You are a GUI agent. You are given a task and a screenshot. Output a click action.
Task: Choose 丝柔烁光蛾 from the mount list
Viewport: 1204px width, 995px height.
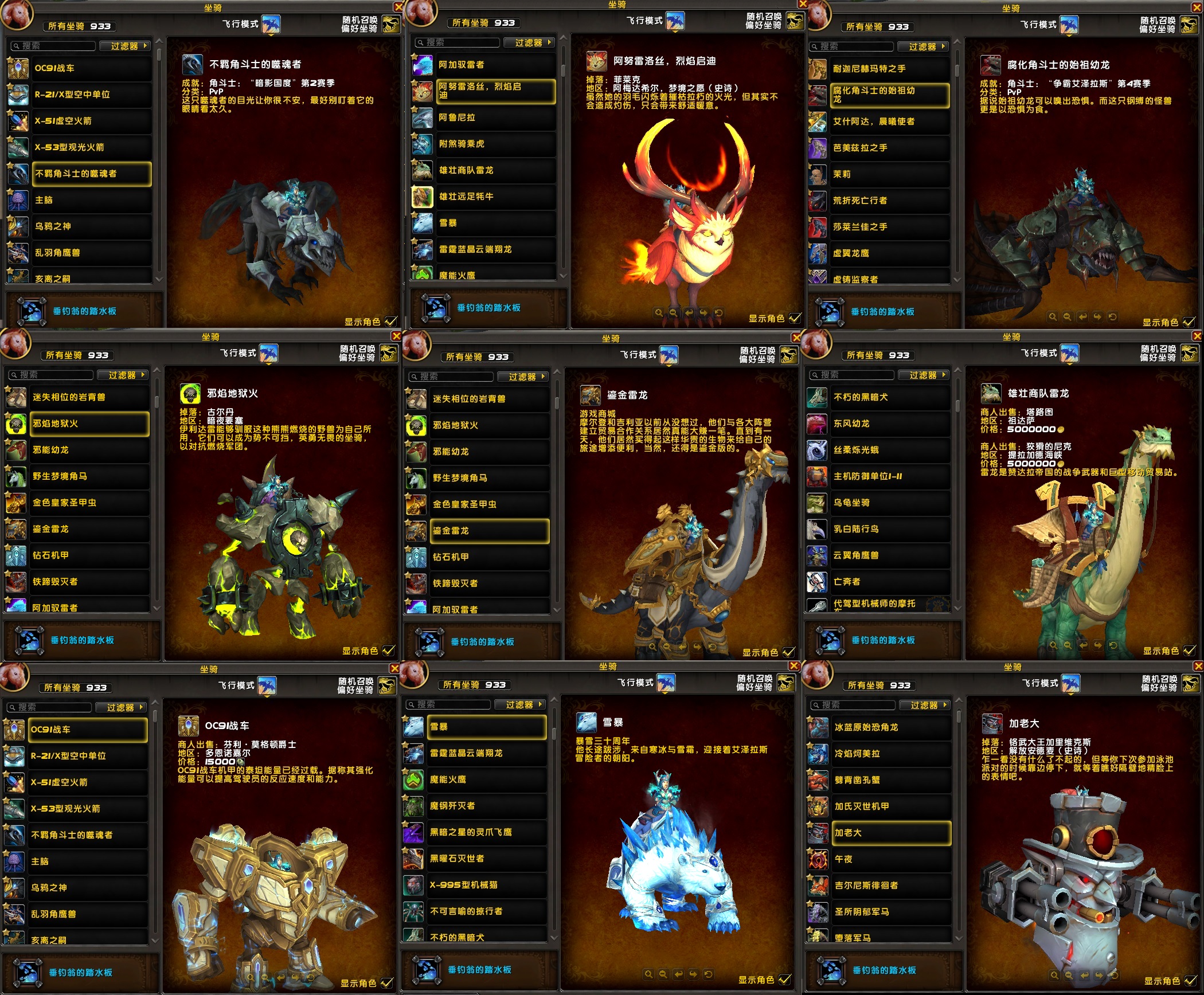(x=890, y=450)
